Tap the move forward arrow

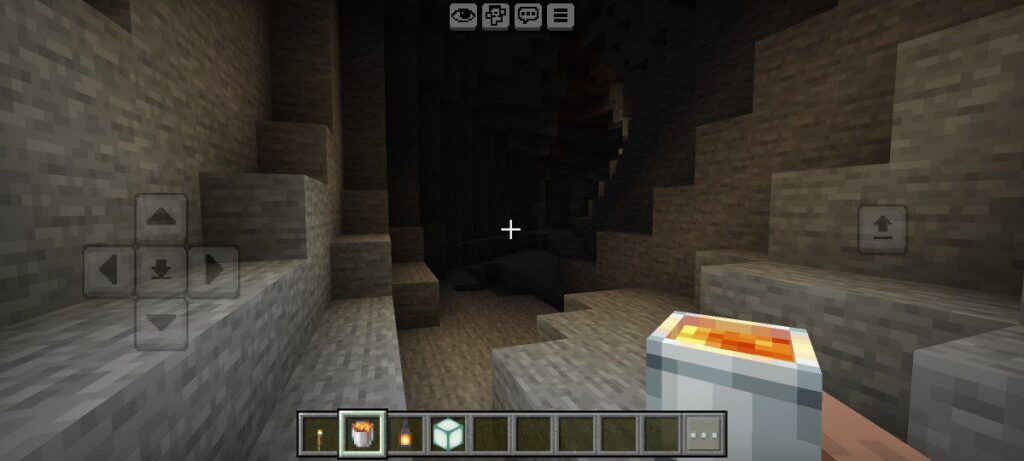[x=161, y=218]
